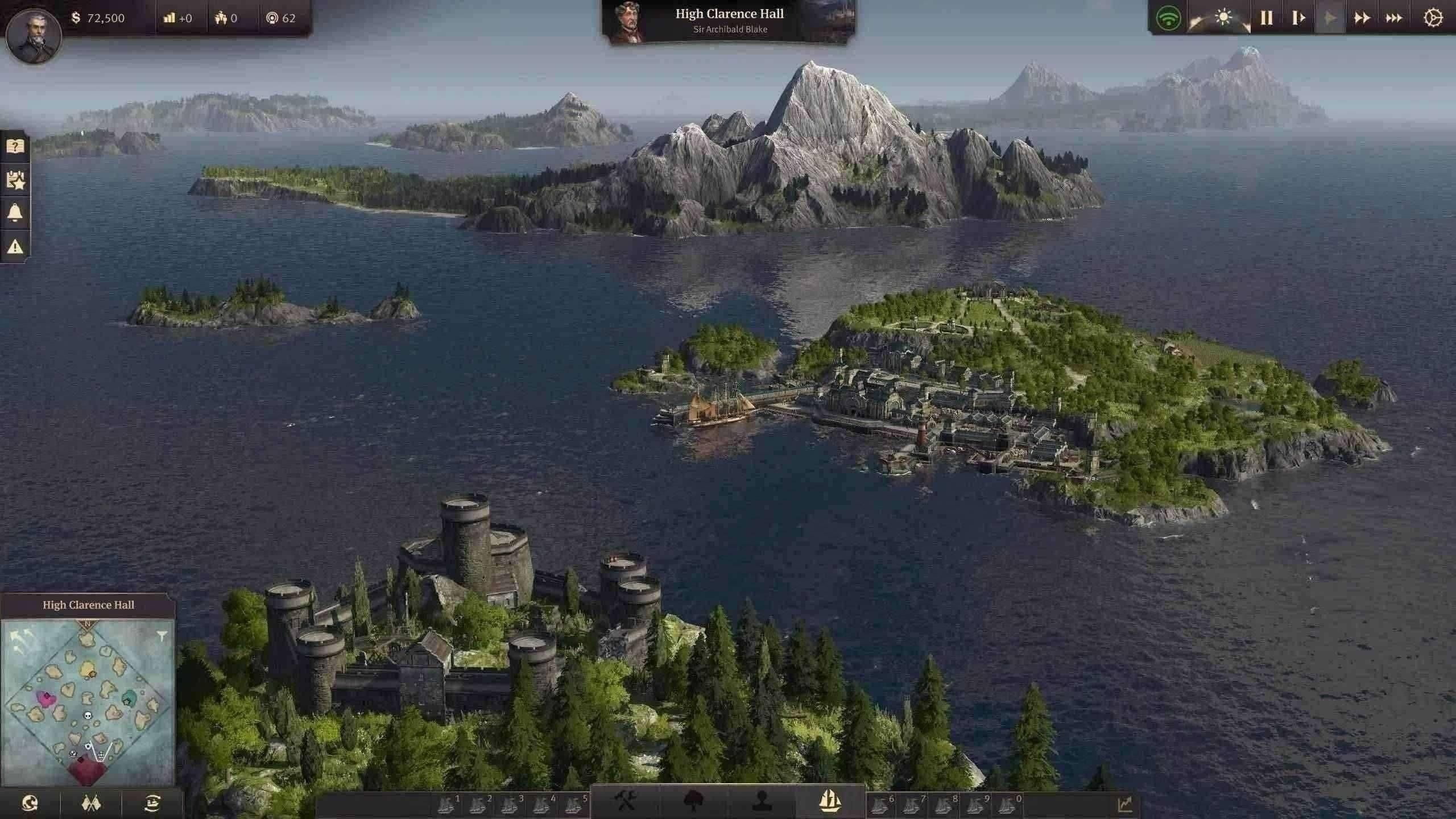Viewport: 1456px width, 819px height.
Task: Pause the game speed
Action: (x=1266, y=18)
